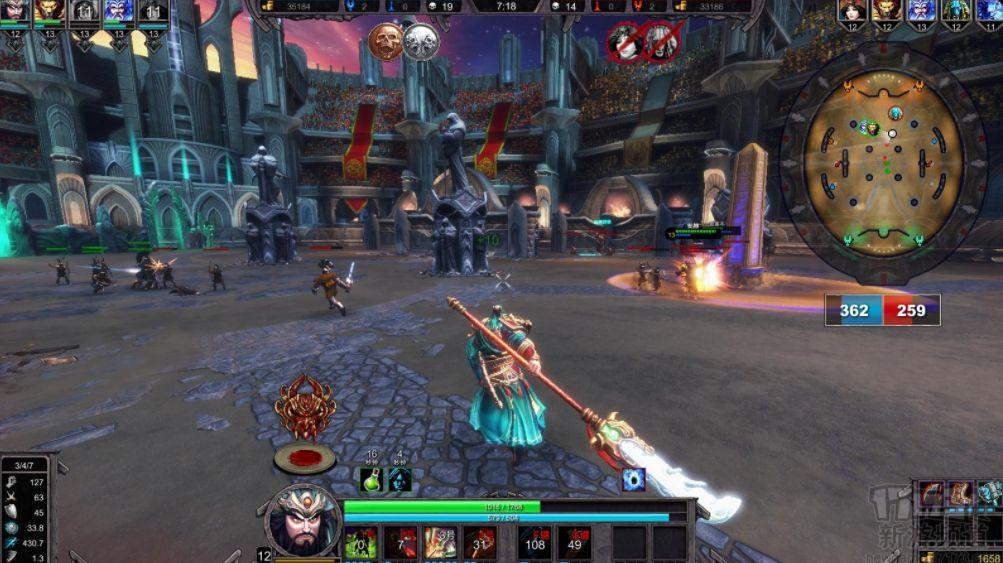Click the bronze skull icon
The width and height of the screenshot is (1003, 563).
pyautogui.click(x=385, y=42)
